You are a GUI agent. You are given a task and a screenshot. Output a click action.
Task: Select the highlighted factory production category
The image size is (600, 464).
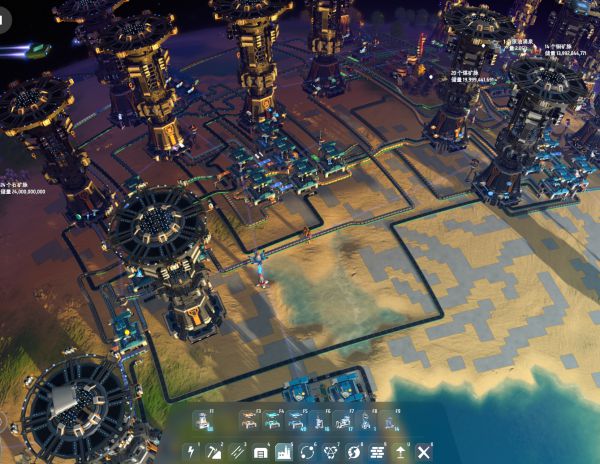tap(284, 452)
